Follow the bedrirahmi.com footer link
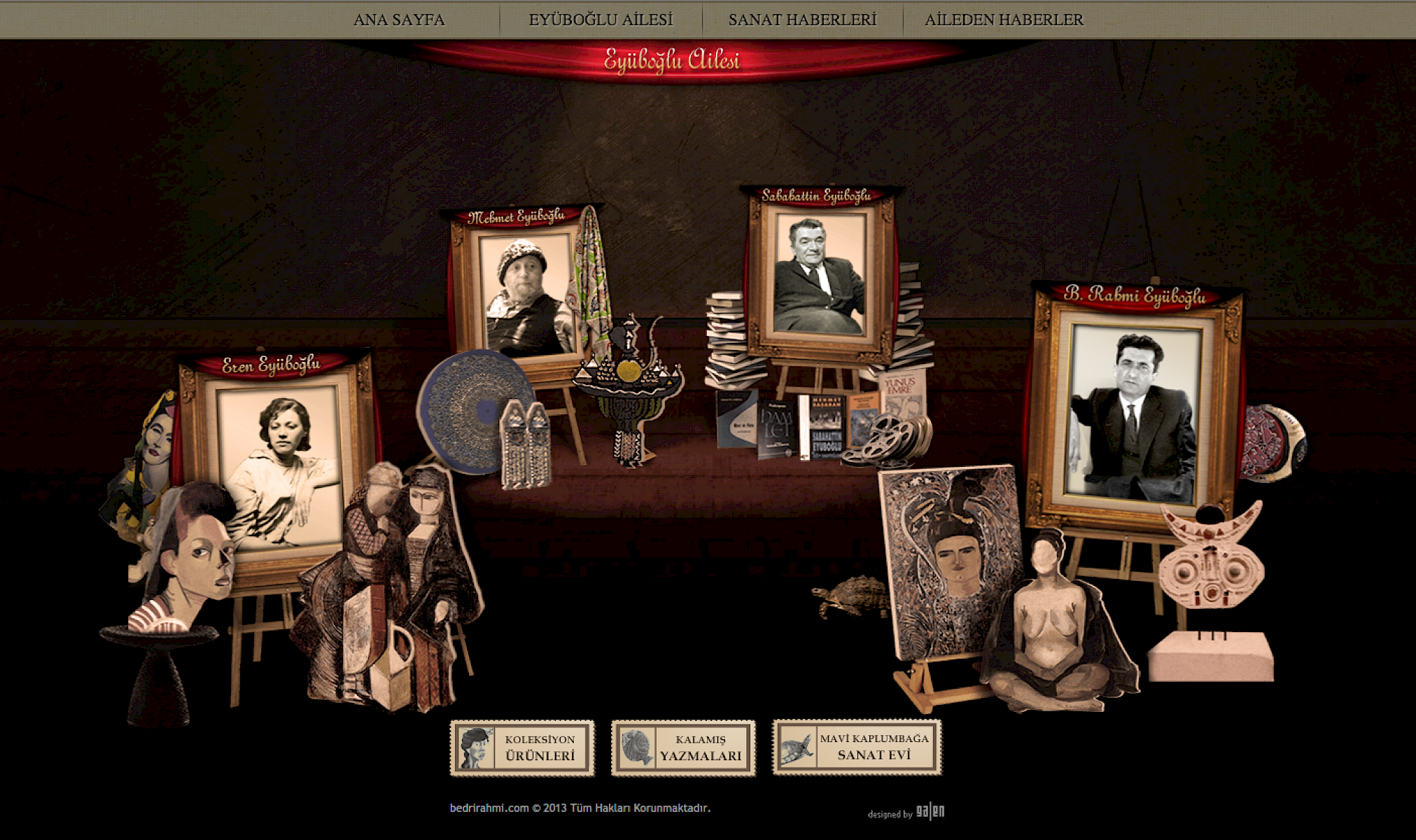The width and height of the screenshot is (1416, 840). click(489, 808)
